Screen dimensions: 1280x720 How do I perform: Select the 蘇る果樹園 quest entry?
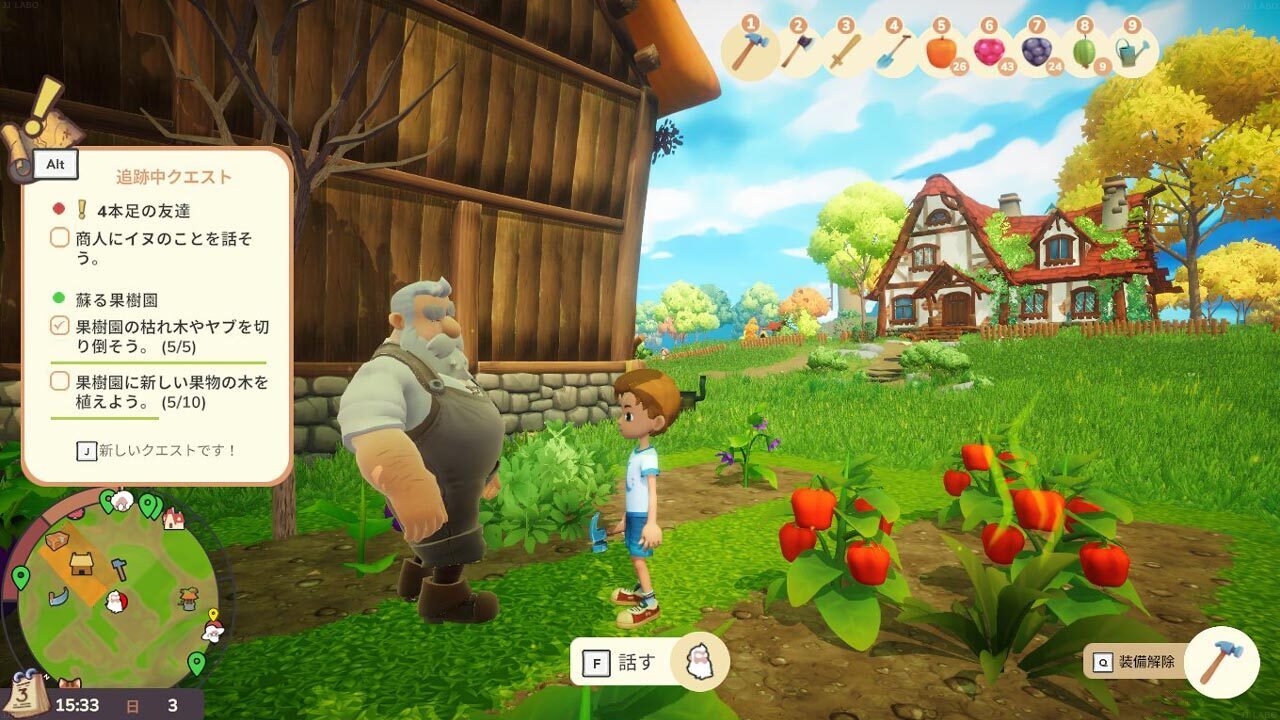click(x=116, y=299)
